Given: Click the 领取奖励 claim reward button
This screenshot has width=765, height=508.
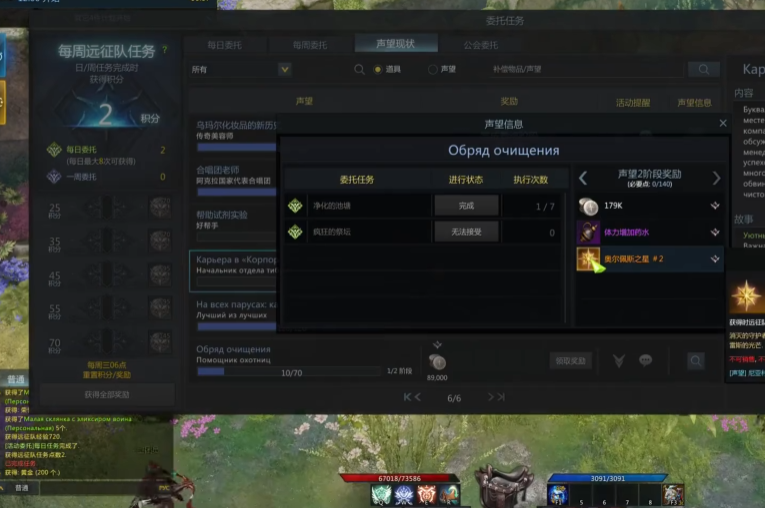Looking at the screenshot, I should 570,360.
